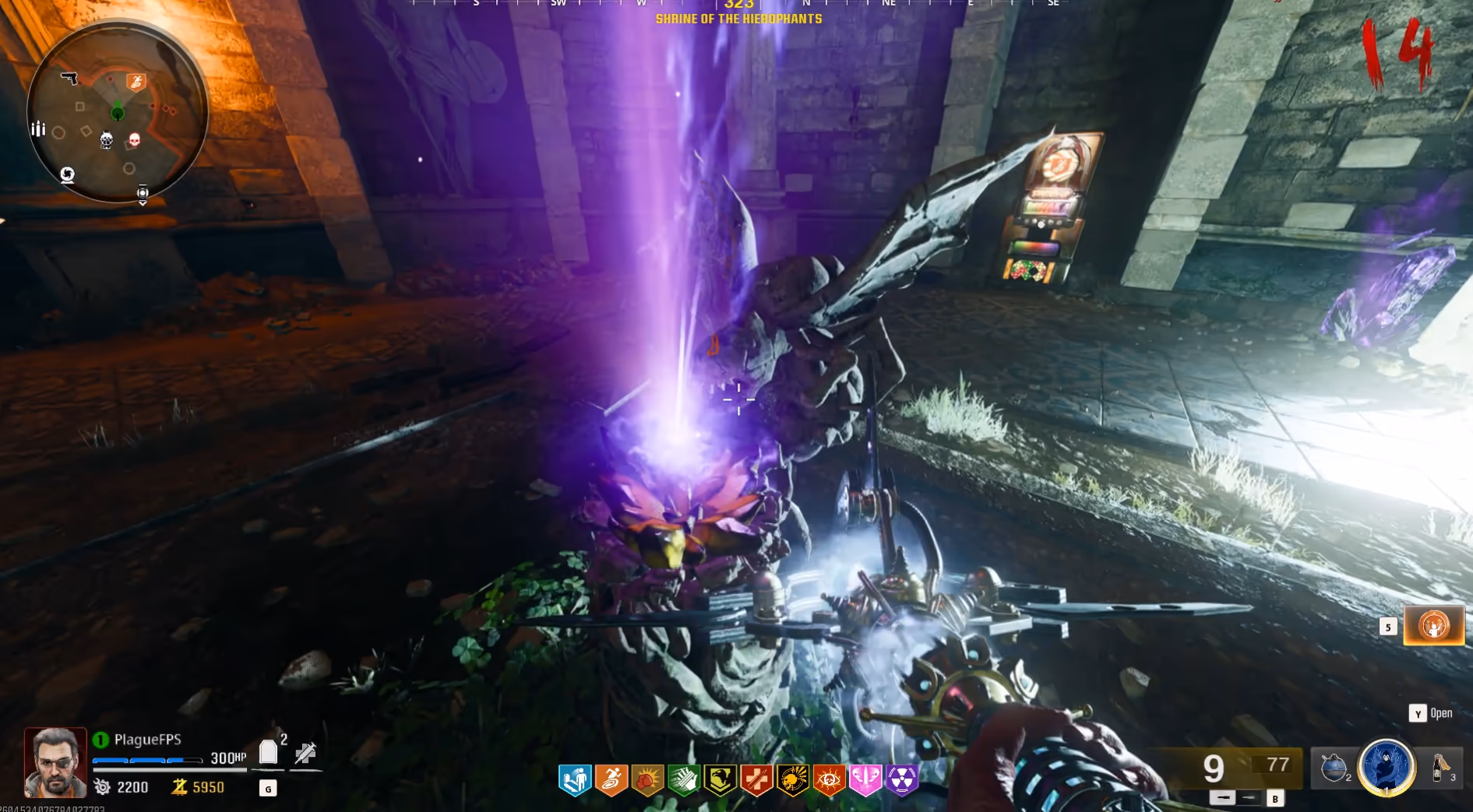
Task: Click the Elemental Pop skull burst perk
Action: pos(793,779)
